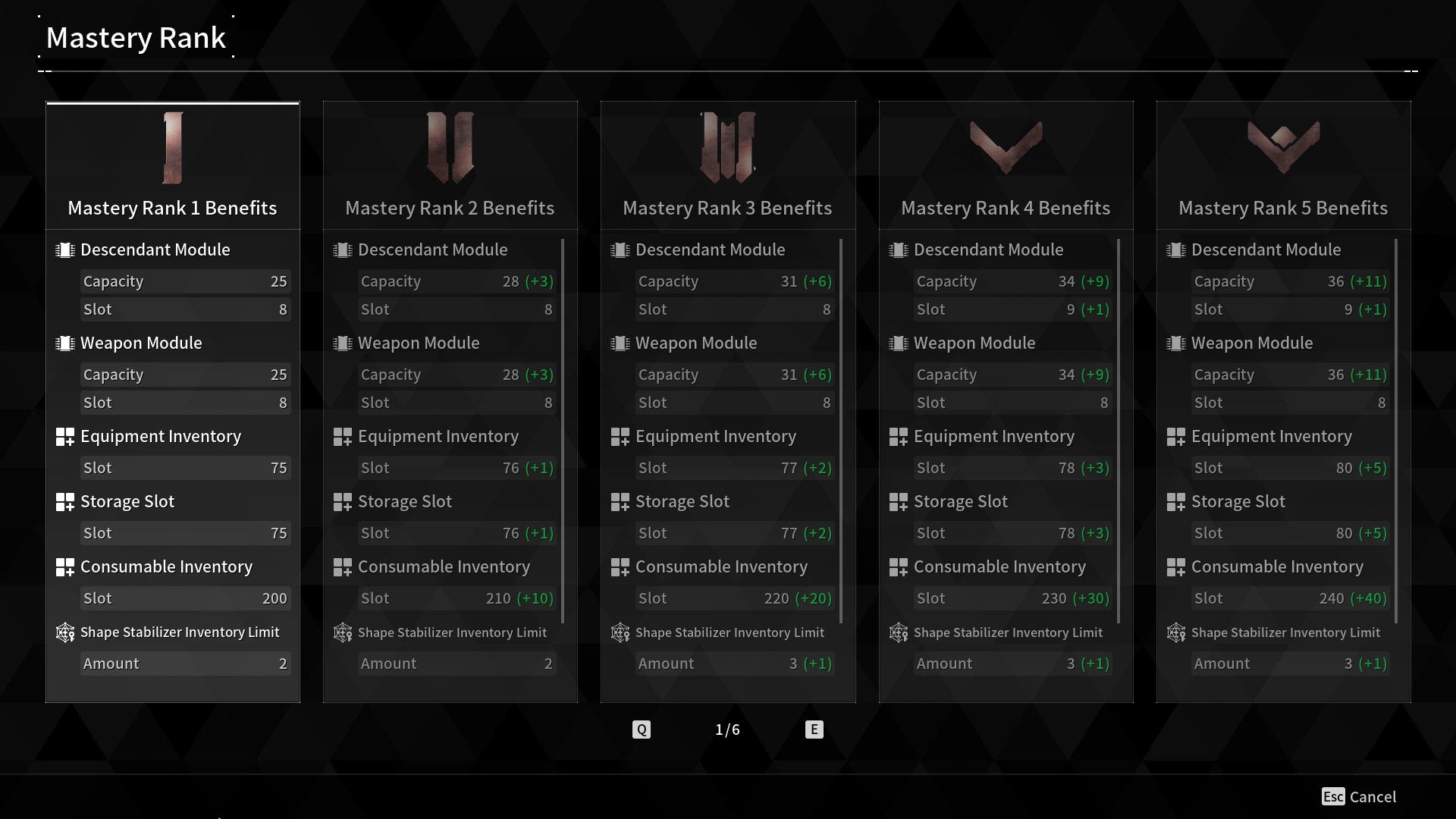Click the Mastery Rank 5 chevron emblem
Image resolution: width=1456 pixels, height=819 pixels.
[x=1283, y=144]
